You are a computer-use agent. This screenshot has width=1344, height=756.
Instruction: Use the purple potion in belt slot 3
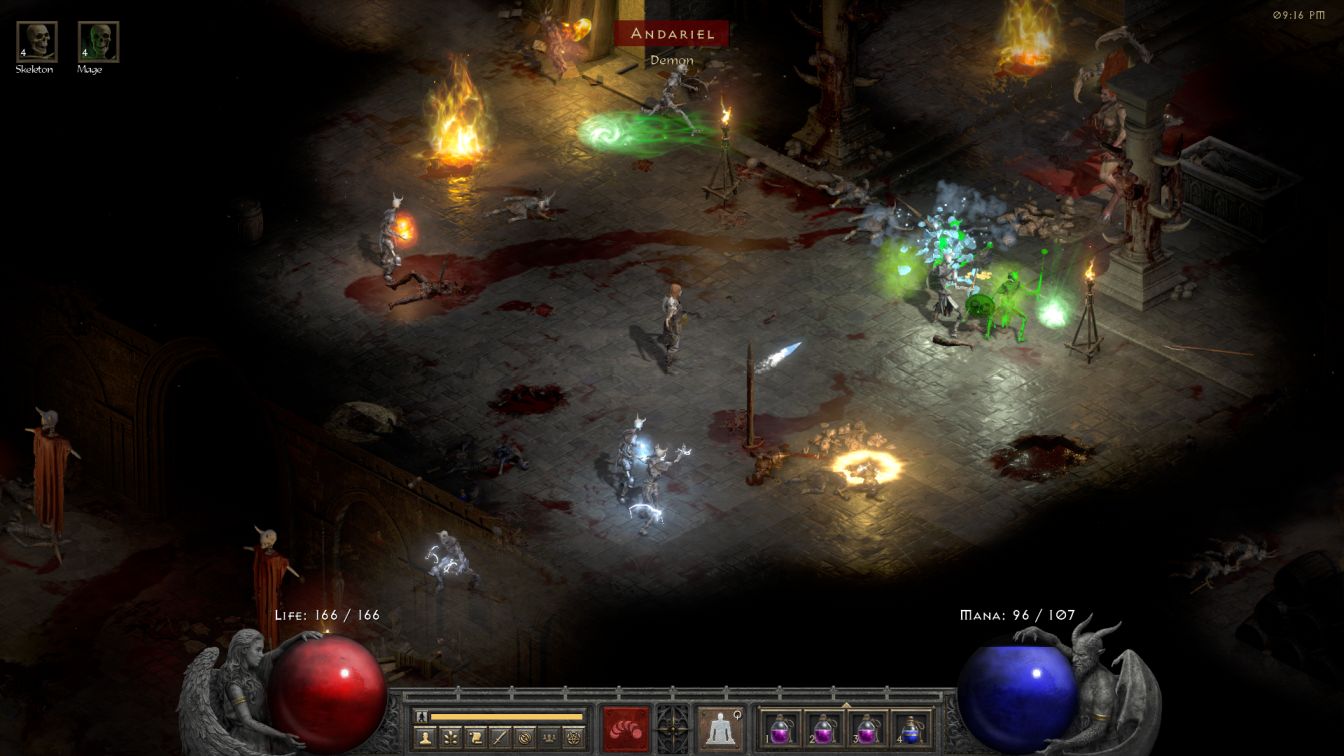[x=867, y=729]
